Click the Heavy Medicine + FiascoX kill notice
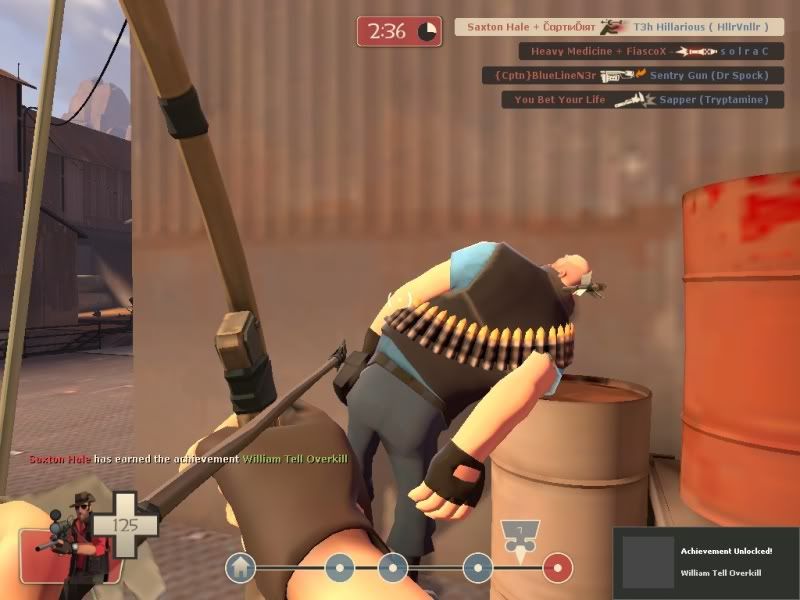Image resolution: width=800 pixels, height=600 pixels. (x=650, y=51)
